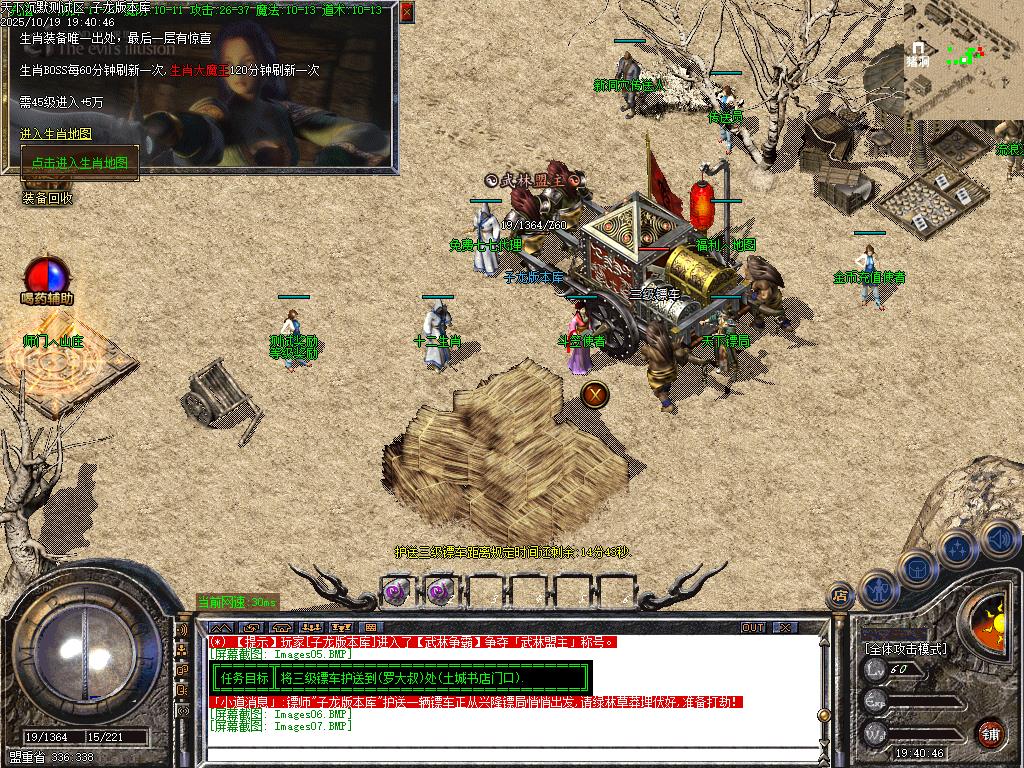This screenshot has height=768, width=1024.
Task: Click the OUT button on chat bar
Action: (x=753, y=627)
